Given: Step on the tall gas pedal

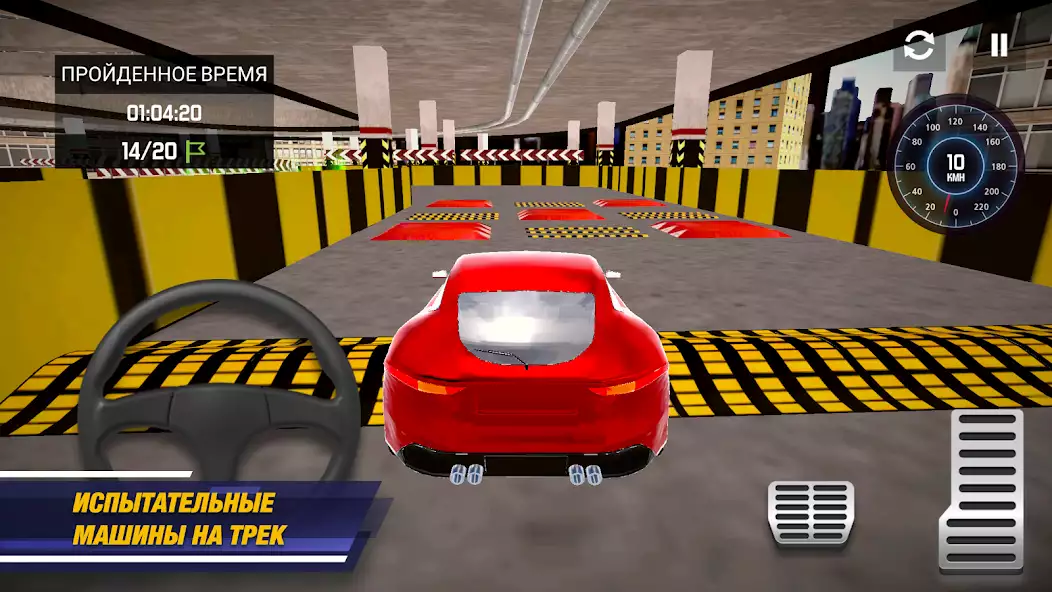Looking at the screenshot, I should 981,489.
